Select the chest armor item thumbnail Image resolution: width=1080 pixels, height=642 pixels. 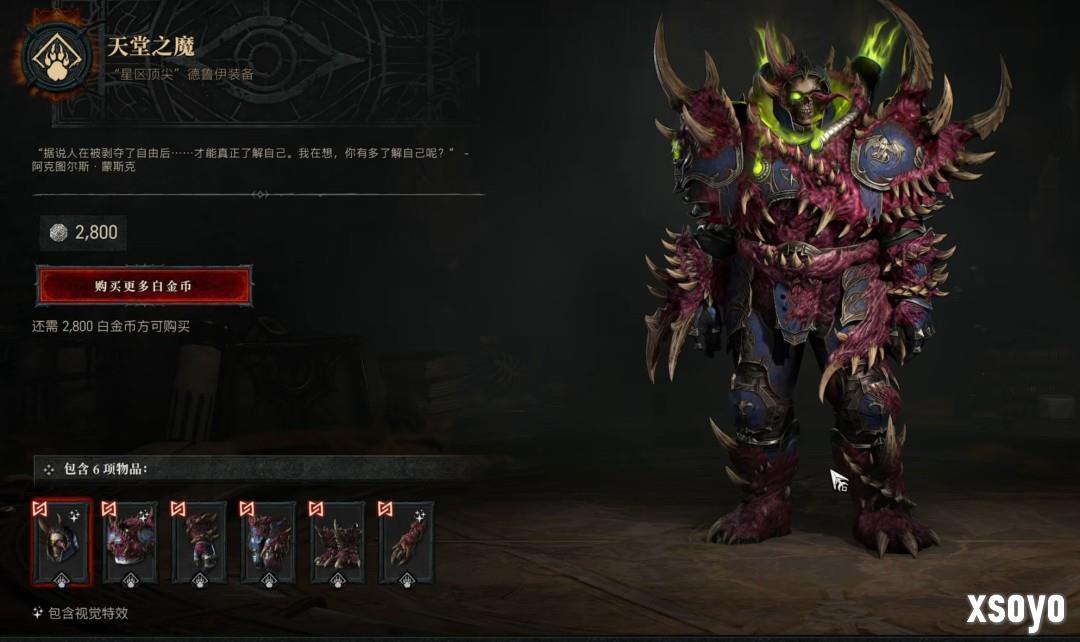pos(131,542)
